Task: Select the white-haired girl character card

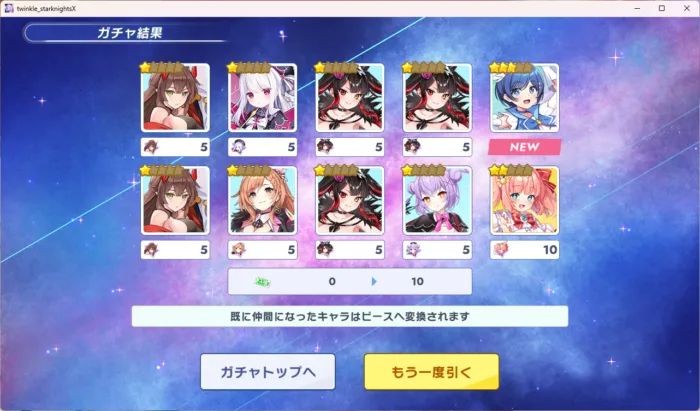Action: 263,97
